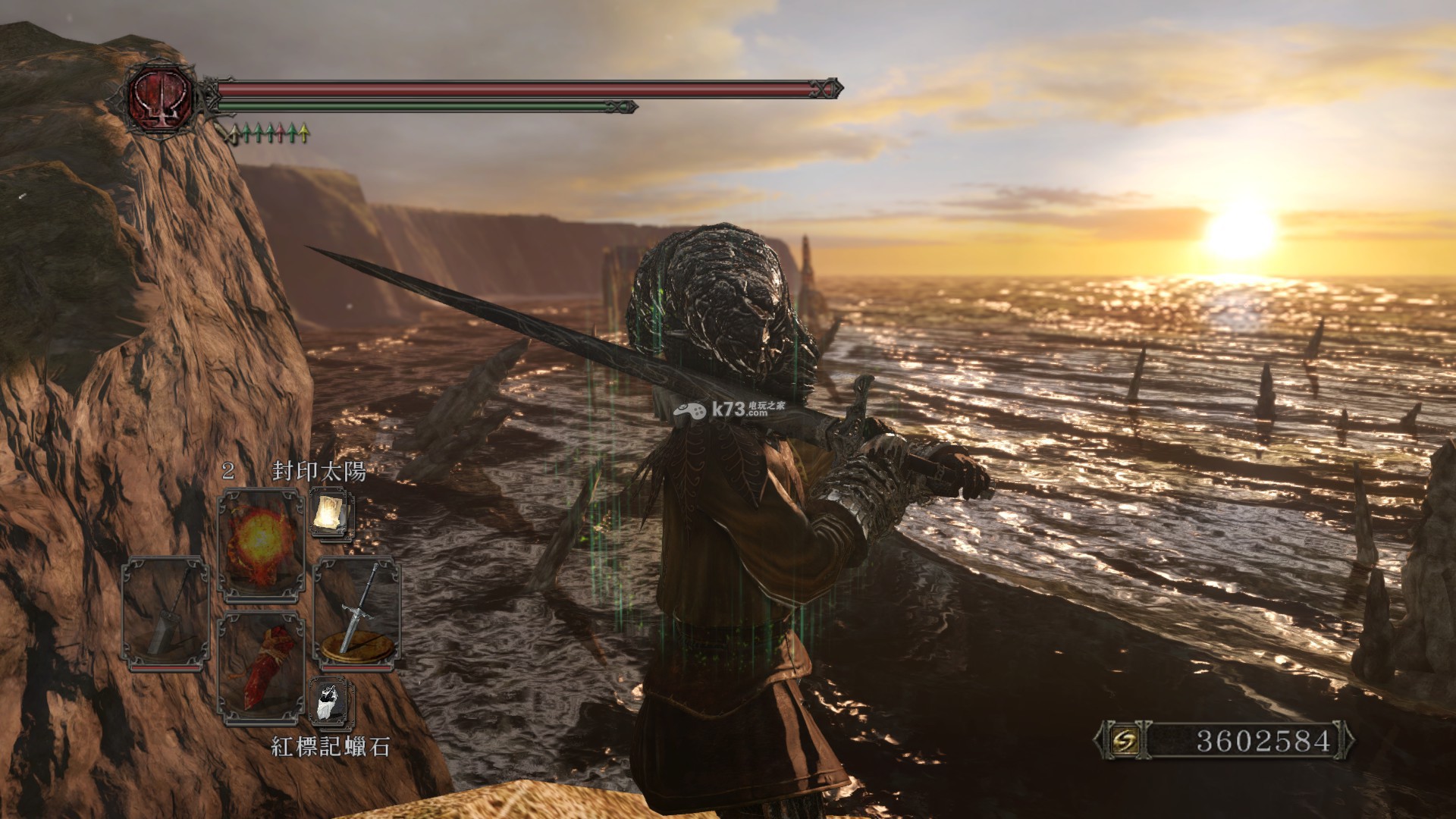
Task: Click the small glowing scroll spell icon
Action: [x=331, y=514]
